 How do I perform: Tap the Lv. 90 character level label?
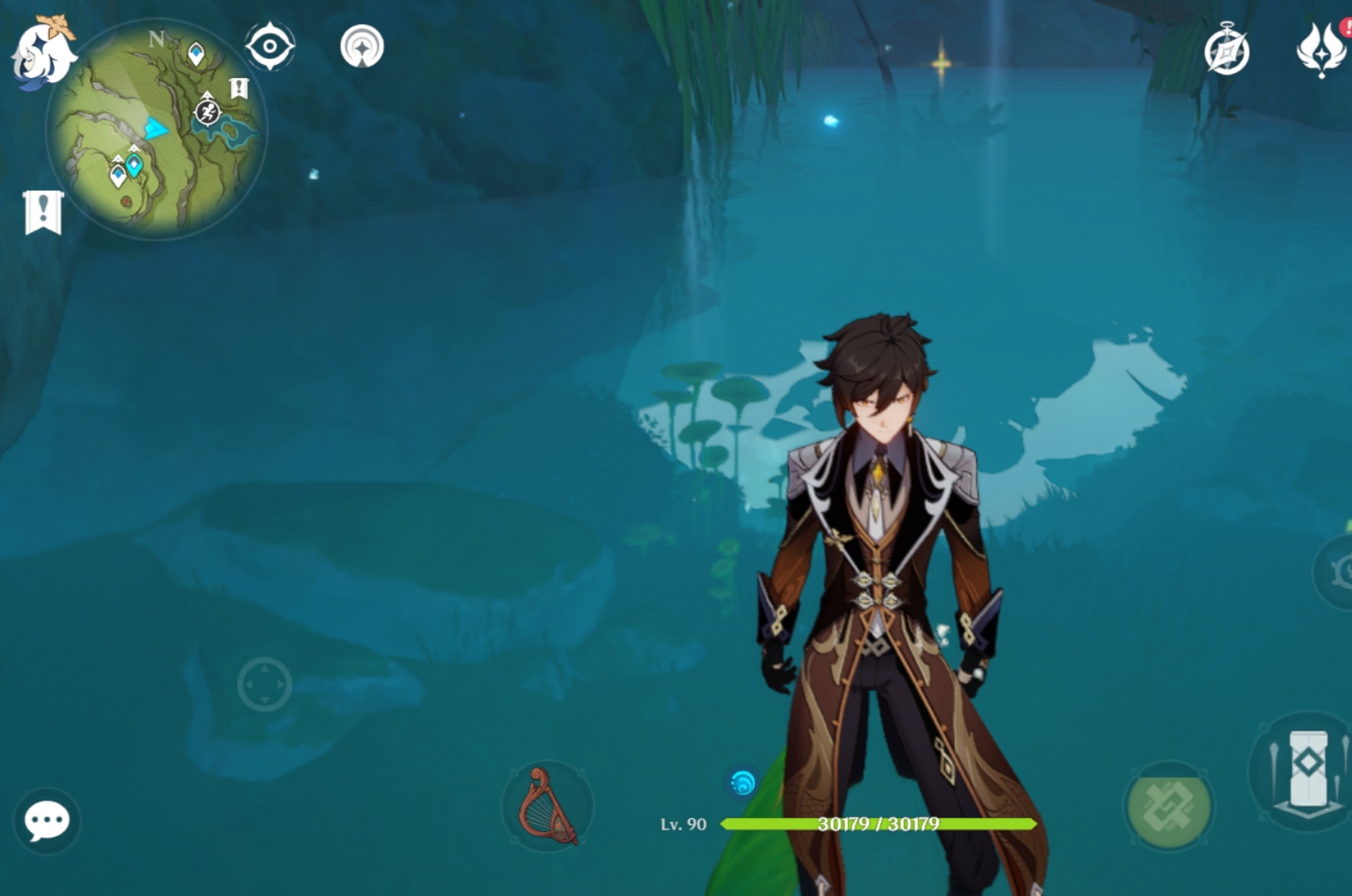[682, 825]
